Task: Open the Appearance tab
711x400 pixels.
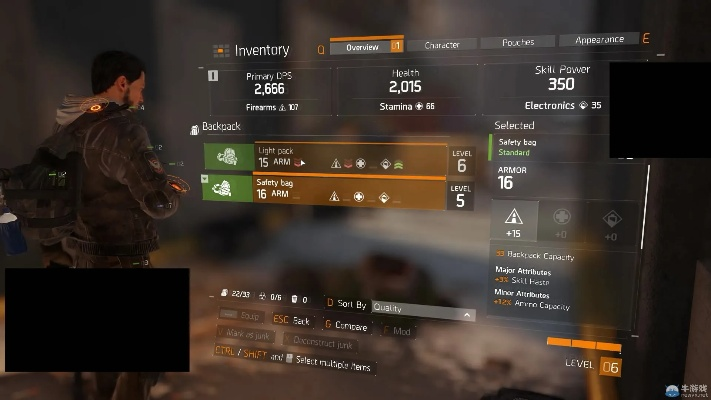Action: [x=600, y=41]
